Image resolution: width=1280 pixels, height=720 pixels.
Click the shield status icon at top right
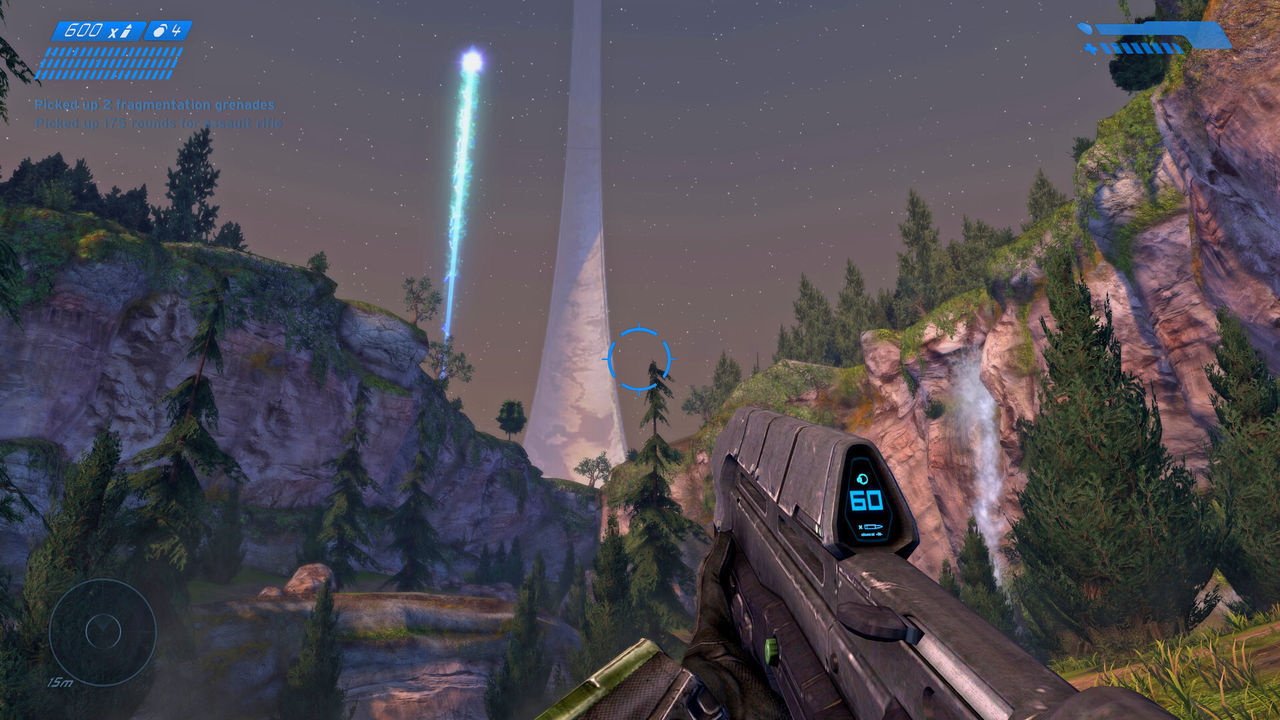point(1086,28)
